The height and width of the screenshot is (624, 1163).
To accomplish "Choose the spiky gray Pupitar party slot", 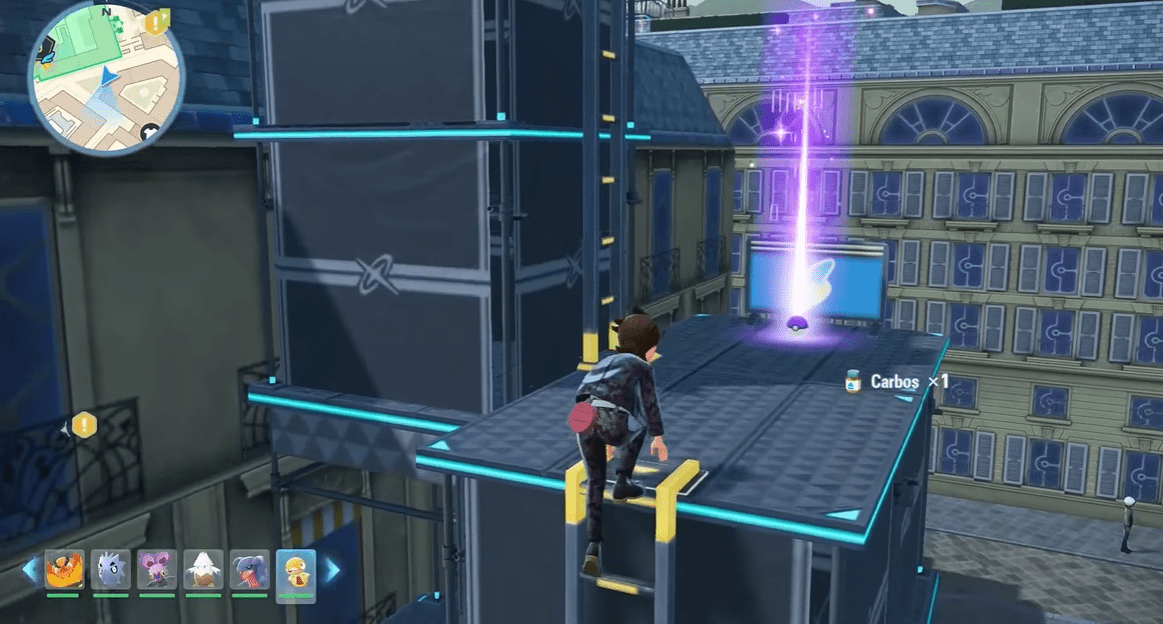I will 110,570.
